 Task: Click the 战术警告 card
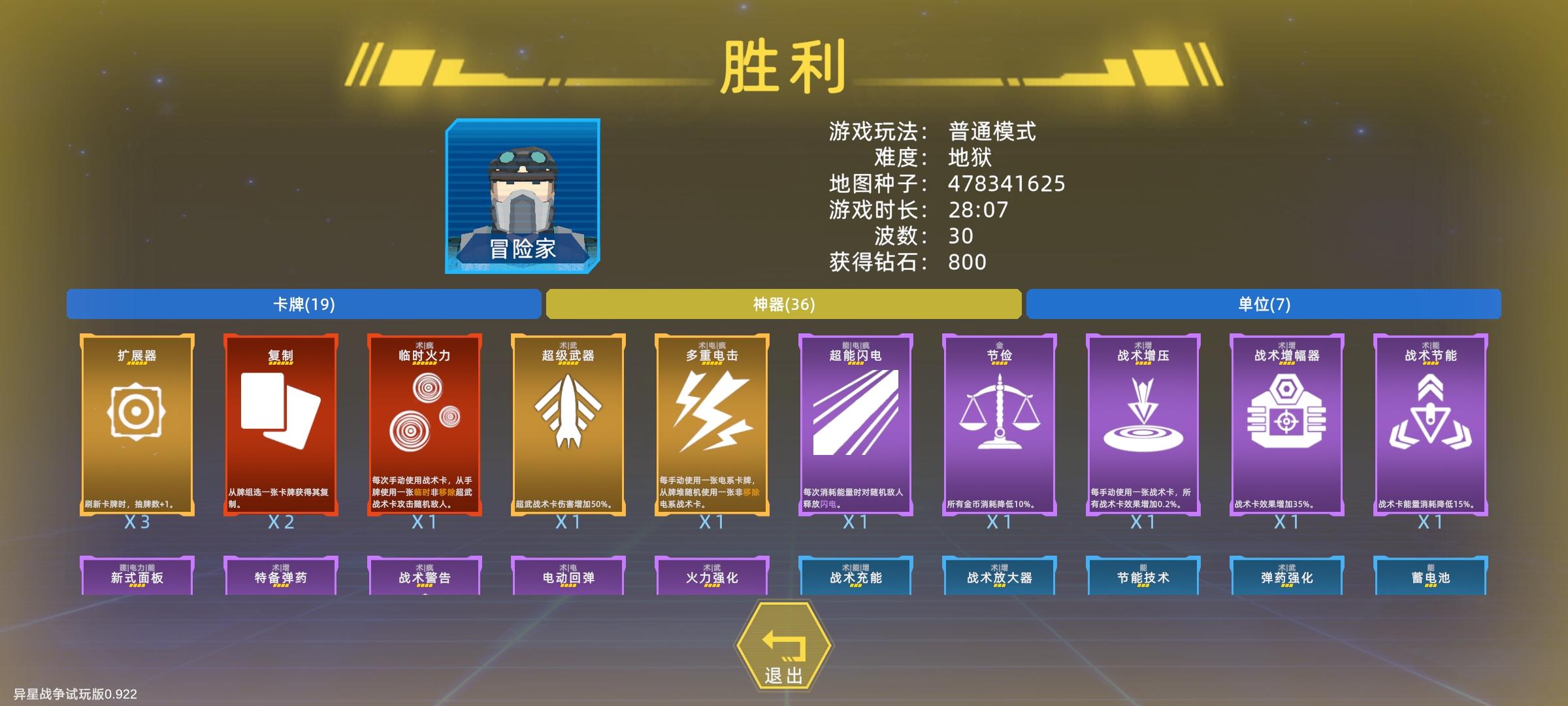pyautogui.click(x=425, y=577)
